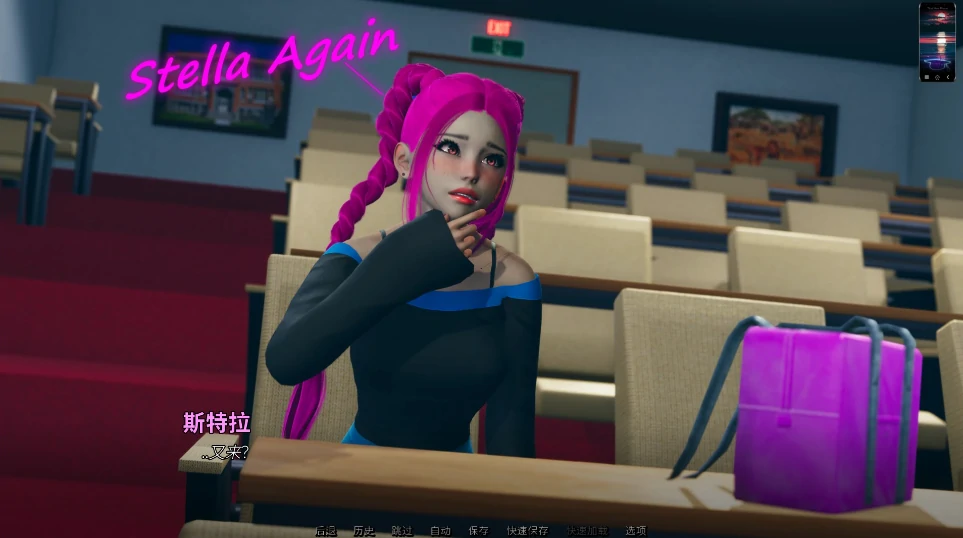This screenshot has width=963, height=538.
Task: Open the 历史 dialogue history
Action: pos(363,531)
